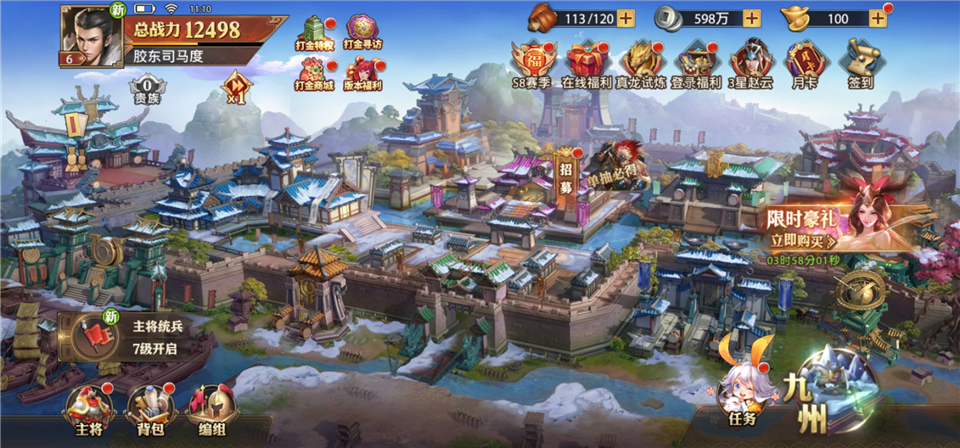The image size is (960, 448).
Task: Claim 在线福利 online rewards gift
Action: point(586,64)
